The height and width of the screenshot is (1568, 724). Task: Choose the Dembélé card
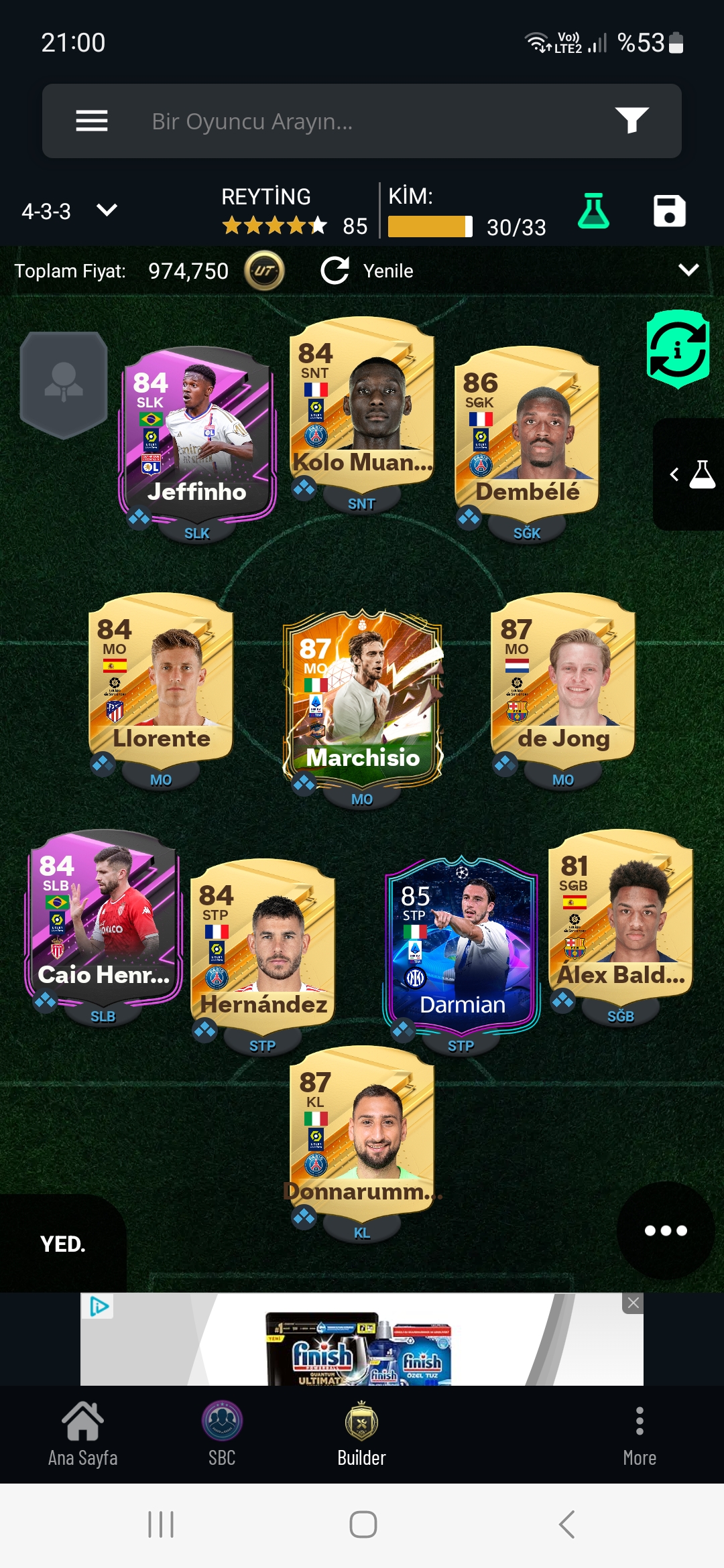coord(527,432)
